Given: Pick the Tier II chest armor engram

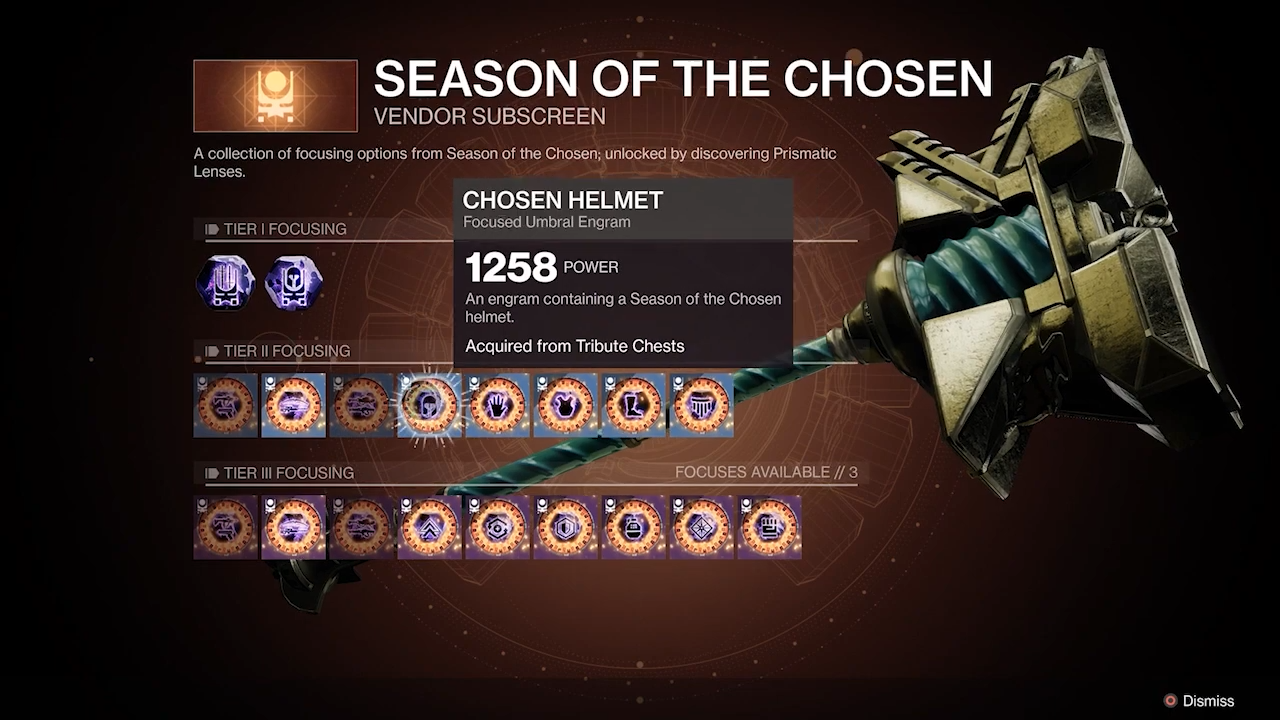Looking at the screenshot, I should (x=565, y=406).
